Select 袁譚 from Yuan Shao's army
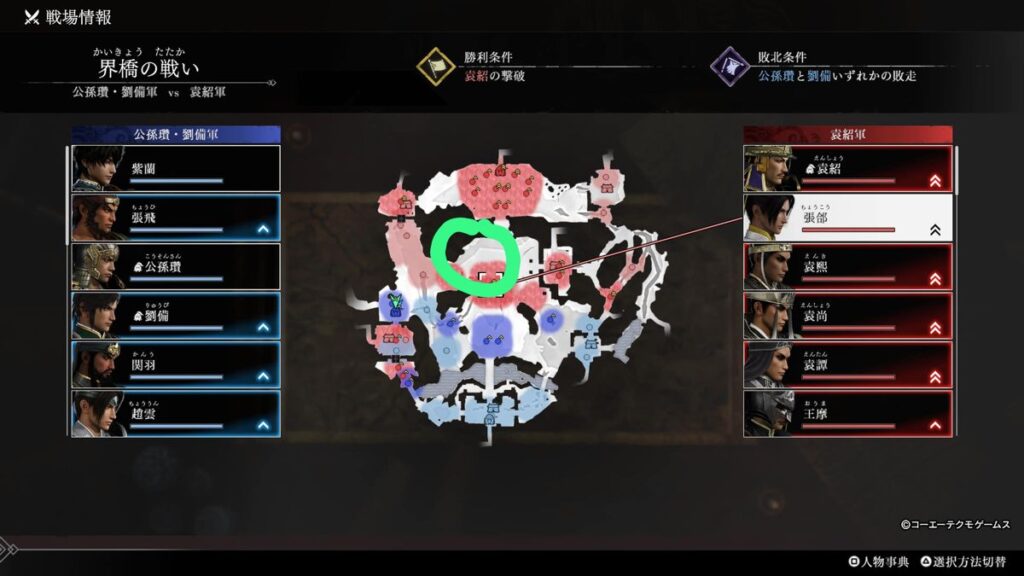Screen dimensions: 1024x576 coord(848,365)
